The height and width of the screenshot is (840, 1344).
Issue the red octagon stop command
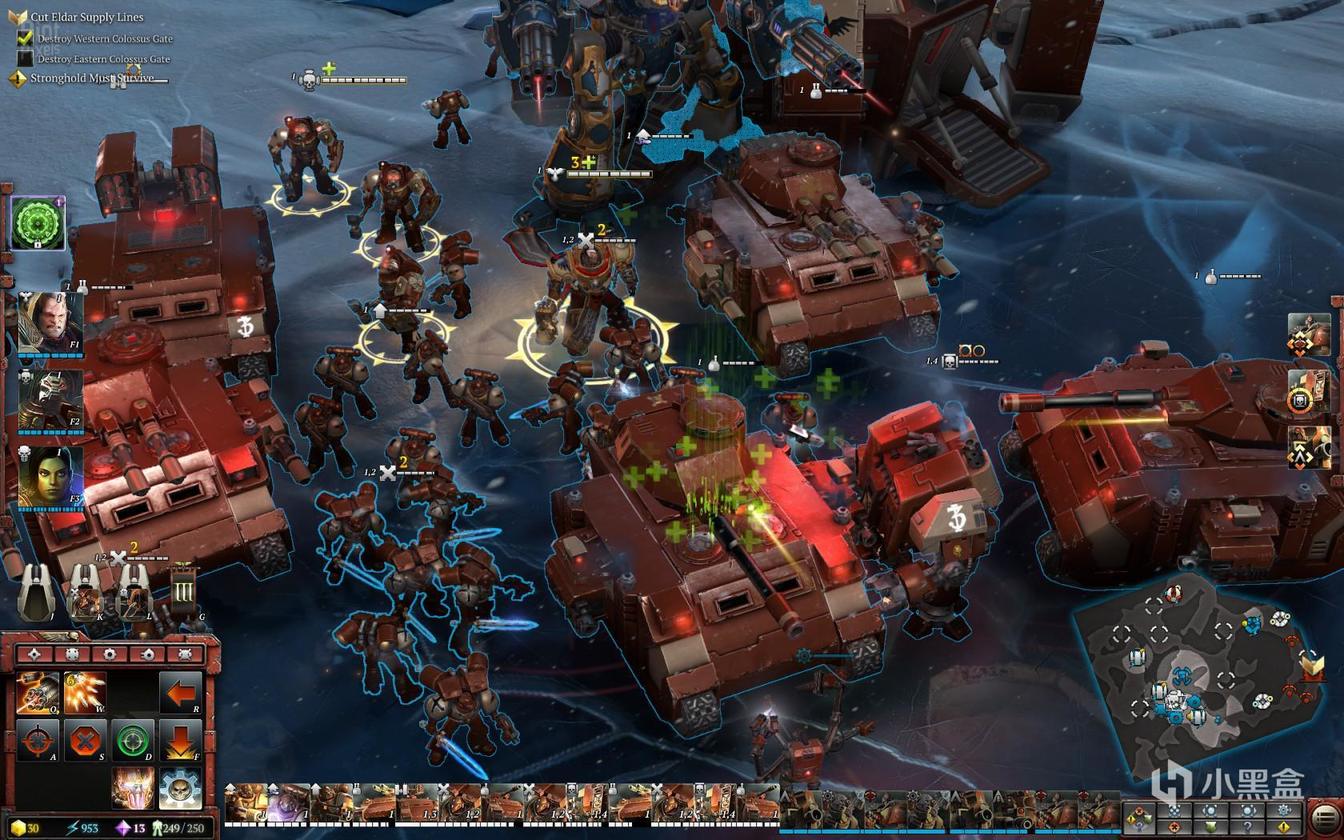pos(85,740)
